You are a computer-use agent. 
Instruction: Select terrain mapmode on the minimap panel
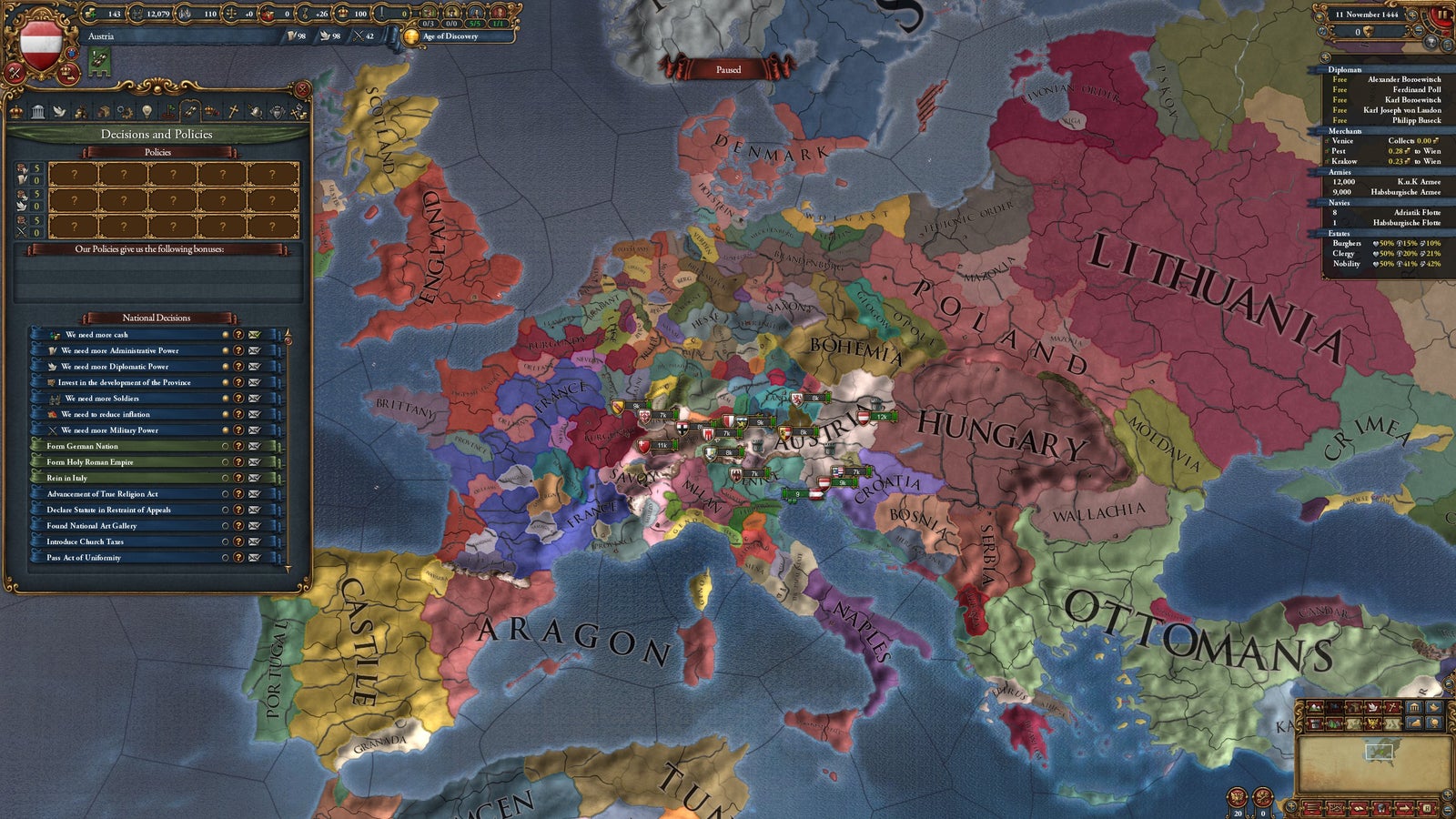[1315, 707]
